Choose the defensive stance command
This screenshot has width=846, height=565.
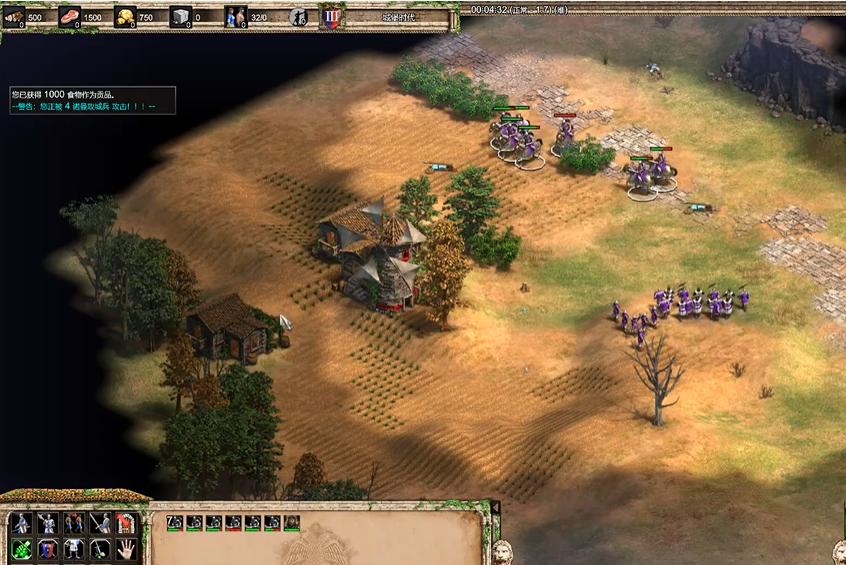(48, 523)
